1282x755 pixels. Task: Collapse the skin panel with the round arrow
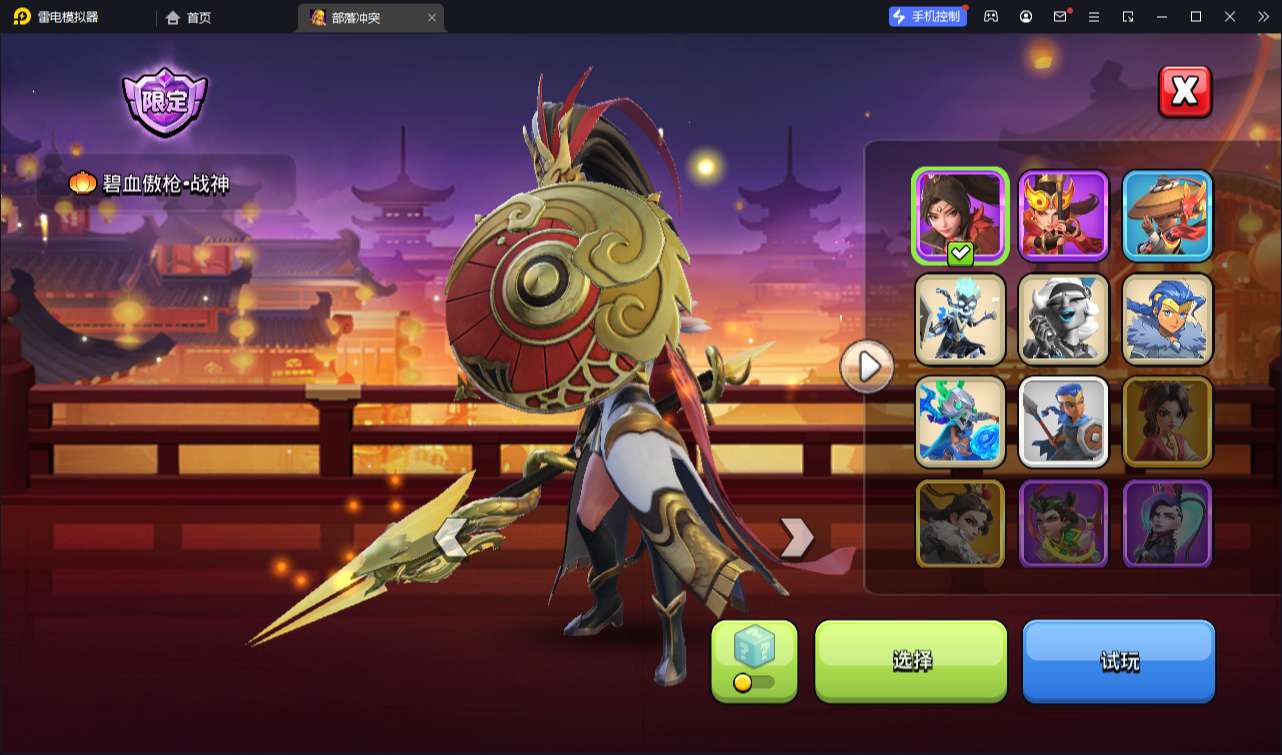866,368
